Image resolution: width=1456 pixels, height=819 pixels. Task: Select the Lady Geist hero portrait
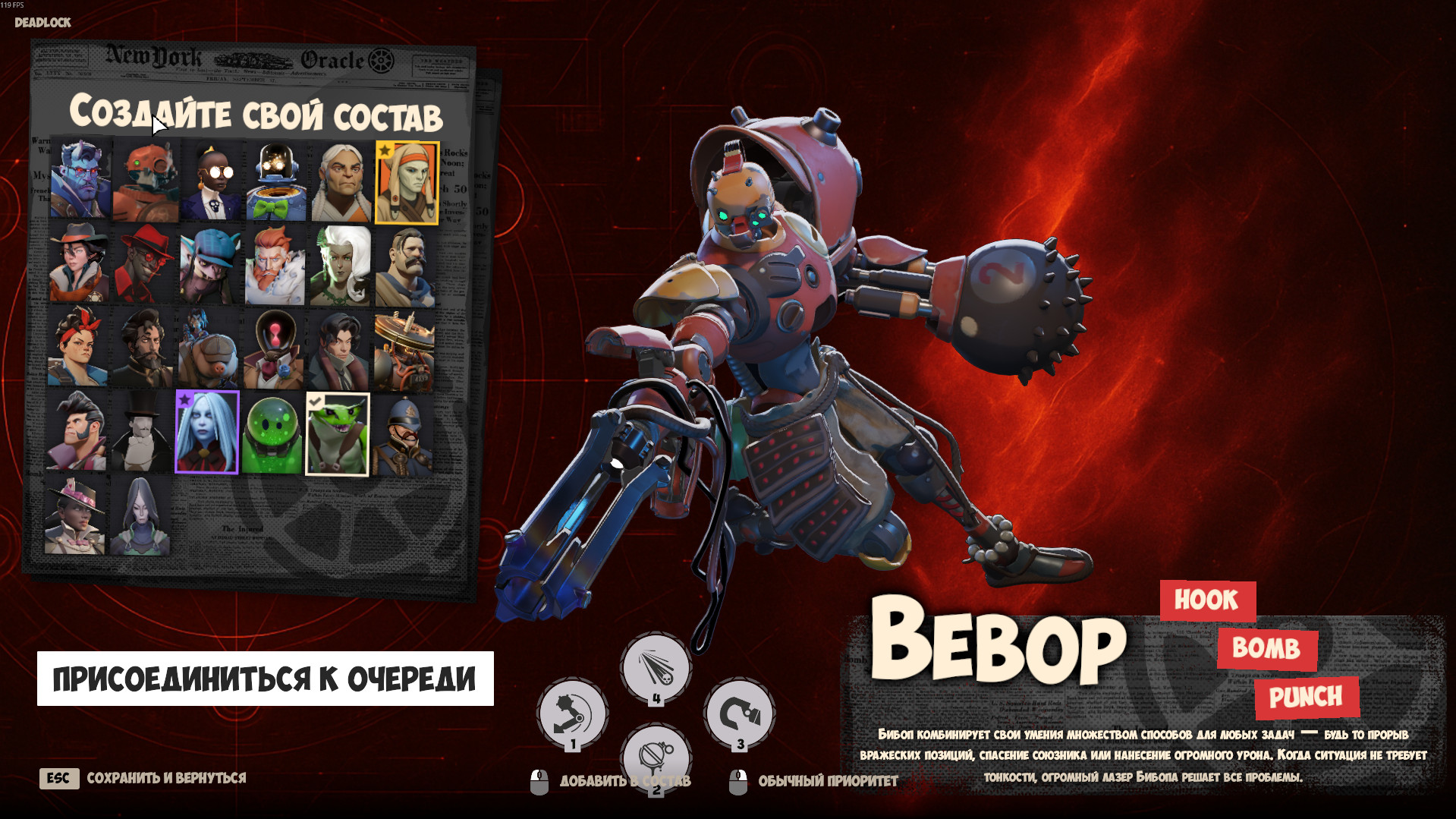click(x=207, y=433)
